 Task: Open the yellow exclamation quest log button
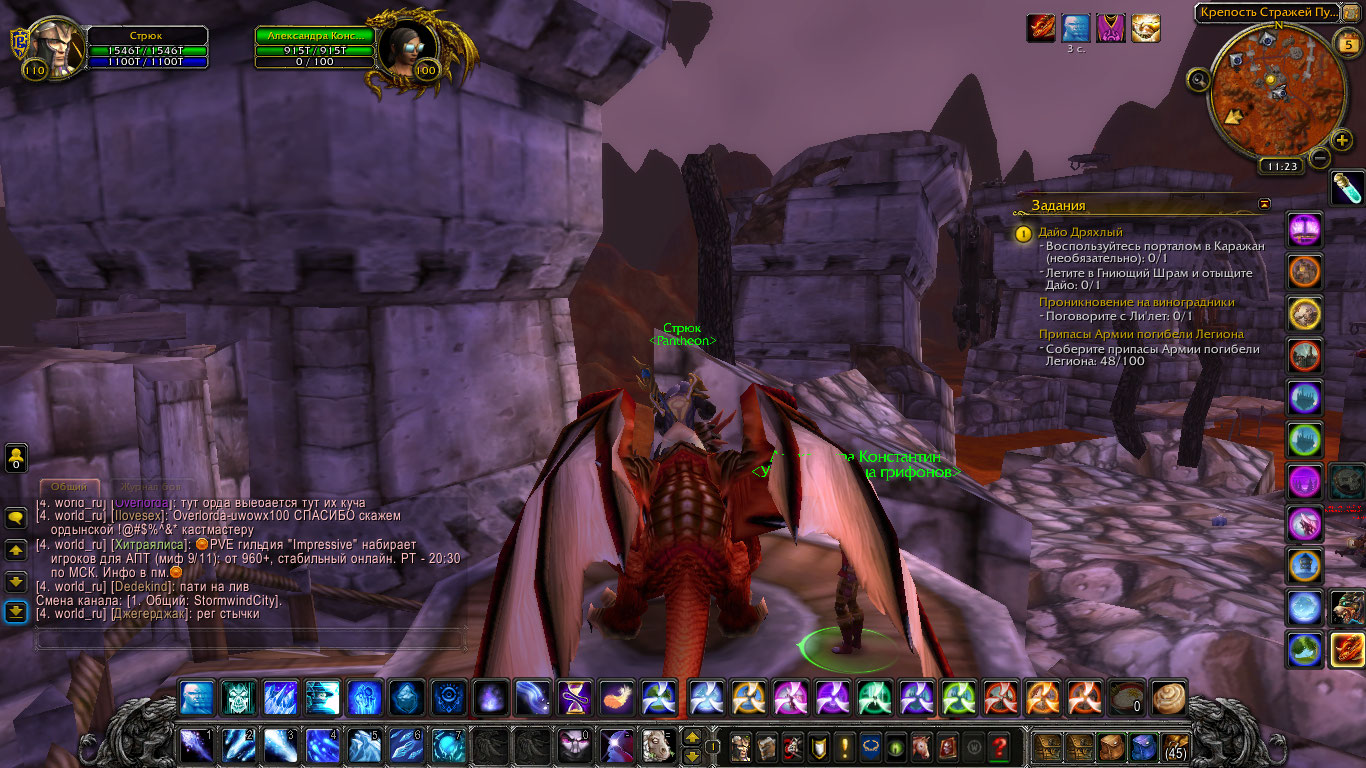click(845, 746)
